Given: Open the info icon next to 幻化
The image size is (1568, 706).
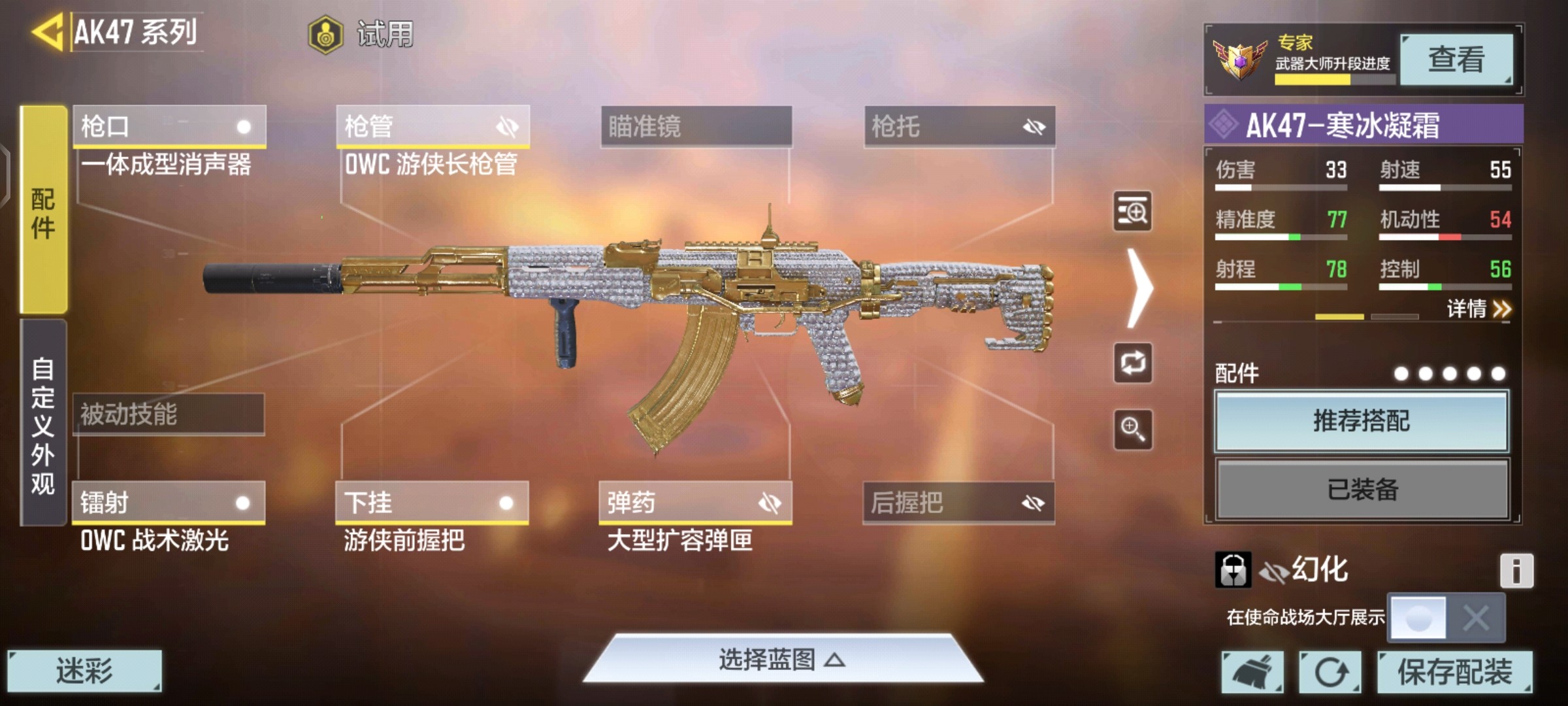Looking at the screenshot, I should pyautogui.click(x=1516, y=570).
